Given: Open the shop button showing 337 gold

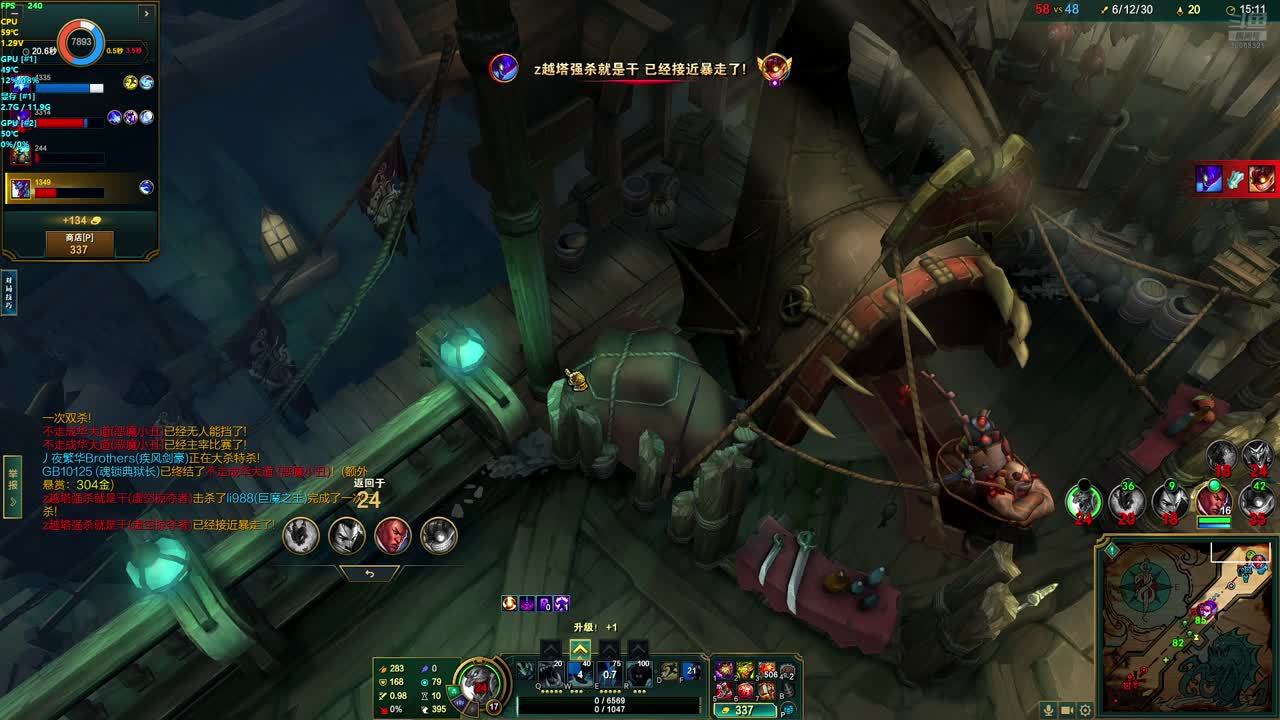Looking at the screenshot, I should (79, 244).
